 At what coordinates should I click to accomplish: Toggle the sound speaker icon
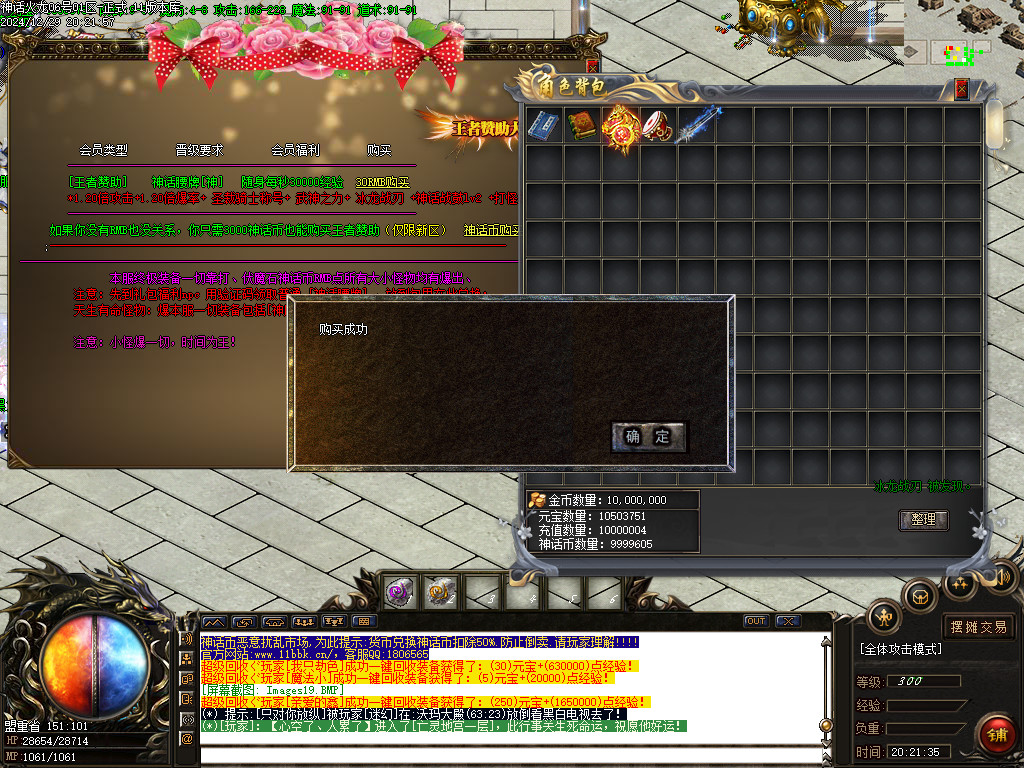tap(1001, 577)
